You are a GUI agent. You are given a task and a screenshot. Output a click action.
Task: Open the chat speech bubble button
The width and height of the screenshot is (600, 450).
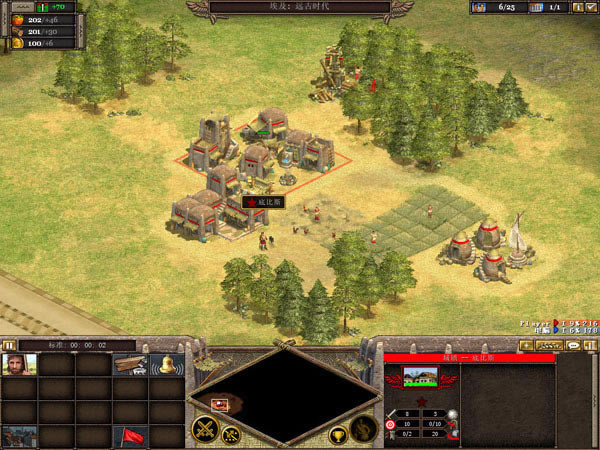click(x=574, y=345)
